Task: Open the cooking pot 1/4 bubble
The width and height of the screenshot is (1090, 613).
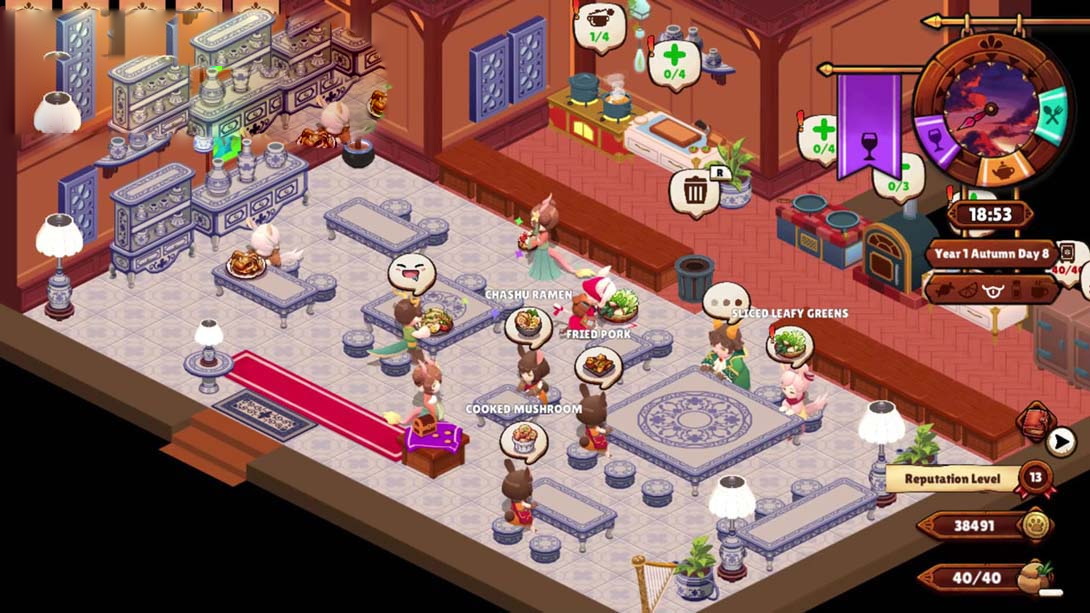Action: 600,25
